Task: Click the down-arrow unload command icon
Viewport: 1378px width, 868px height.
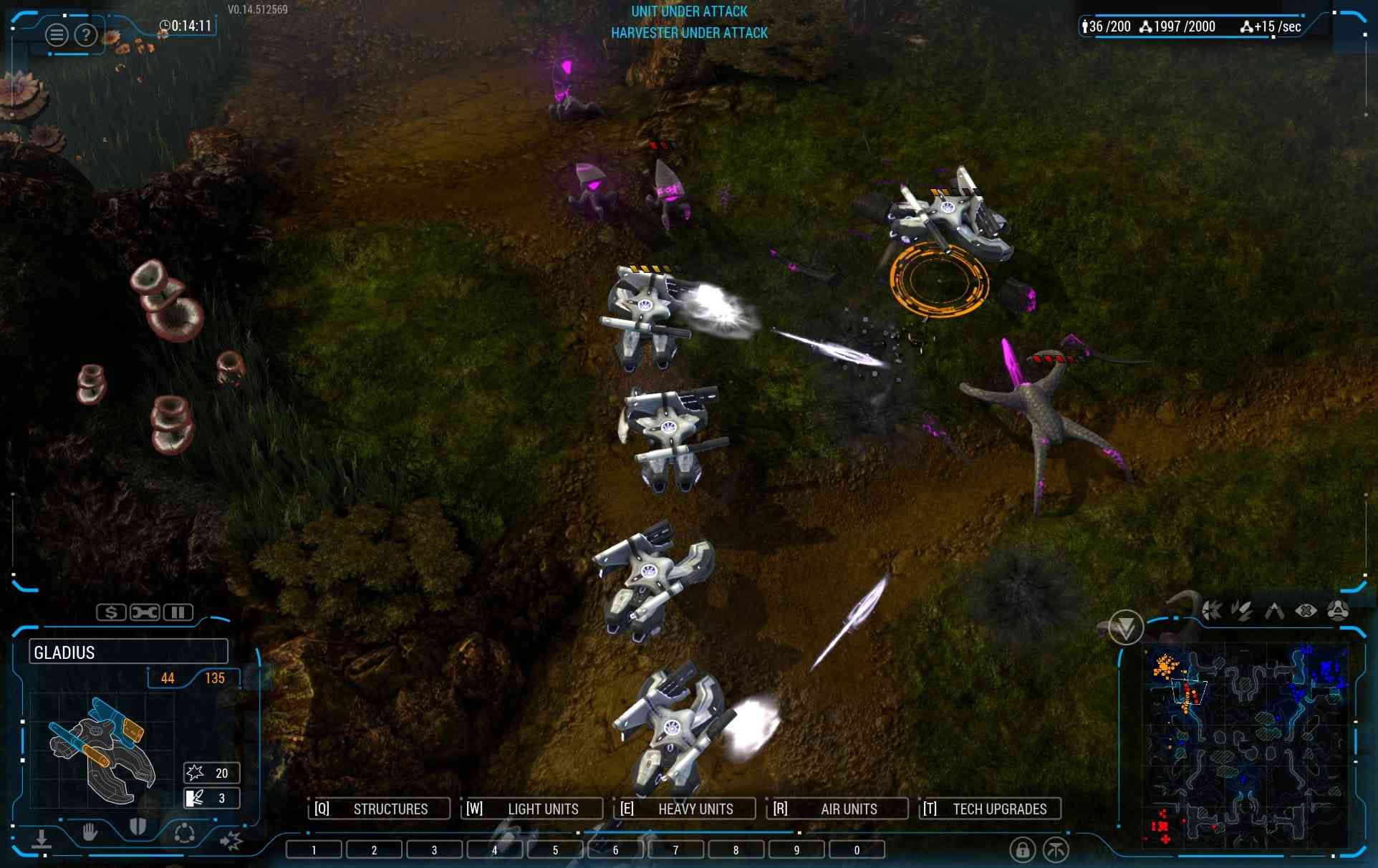Action: coord(42,839)
